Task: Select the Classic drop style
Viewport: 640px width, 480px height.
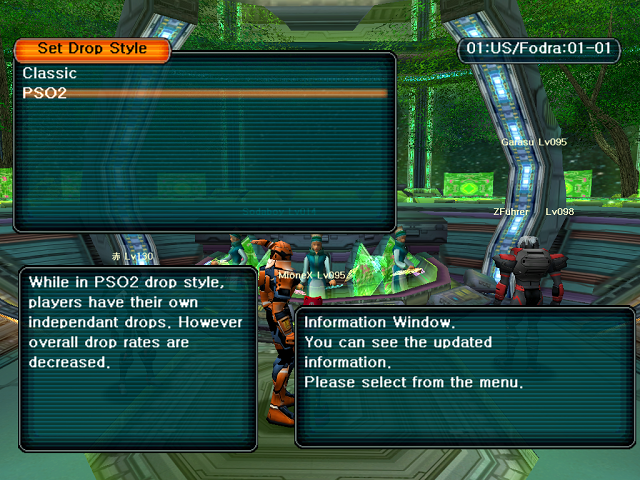Action: click(50, 73)
